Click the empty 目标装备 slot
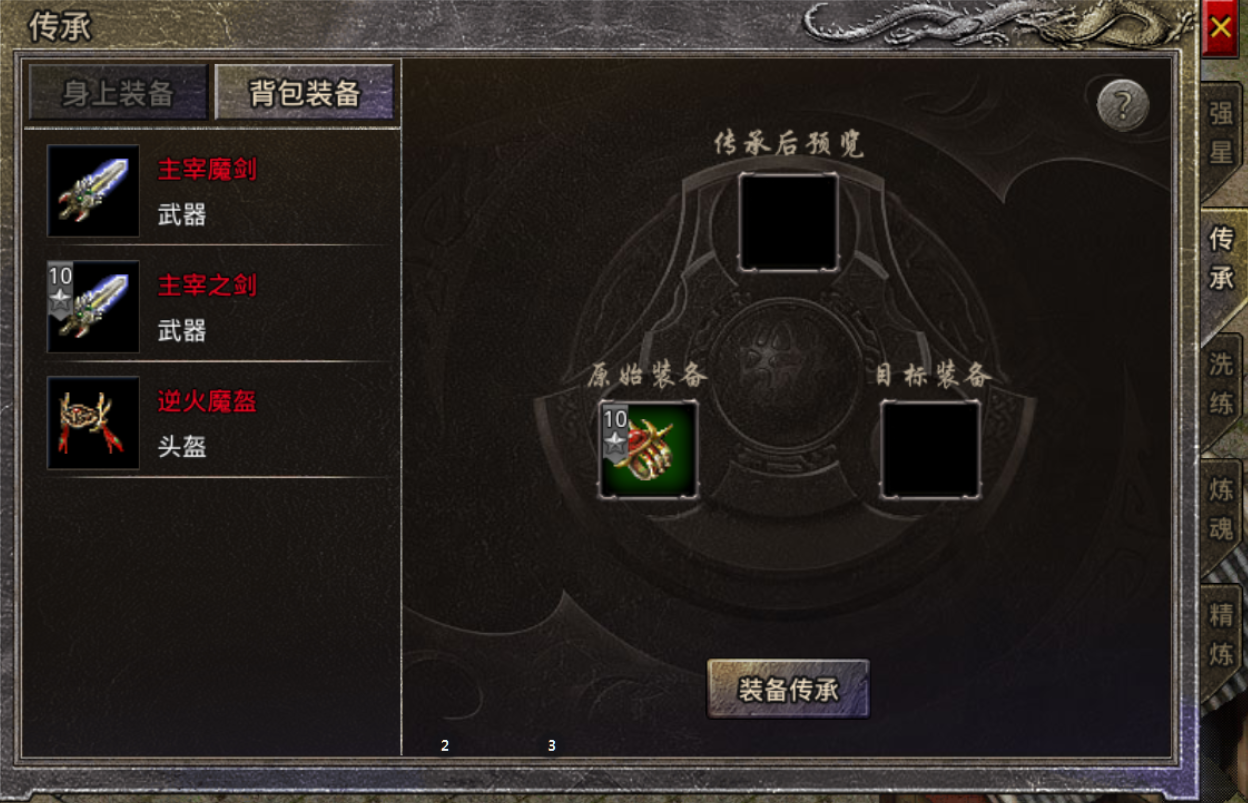1248x803 pixels. pyautogui.click(x=930, y=449)
